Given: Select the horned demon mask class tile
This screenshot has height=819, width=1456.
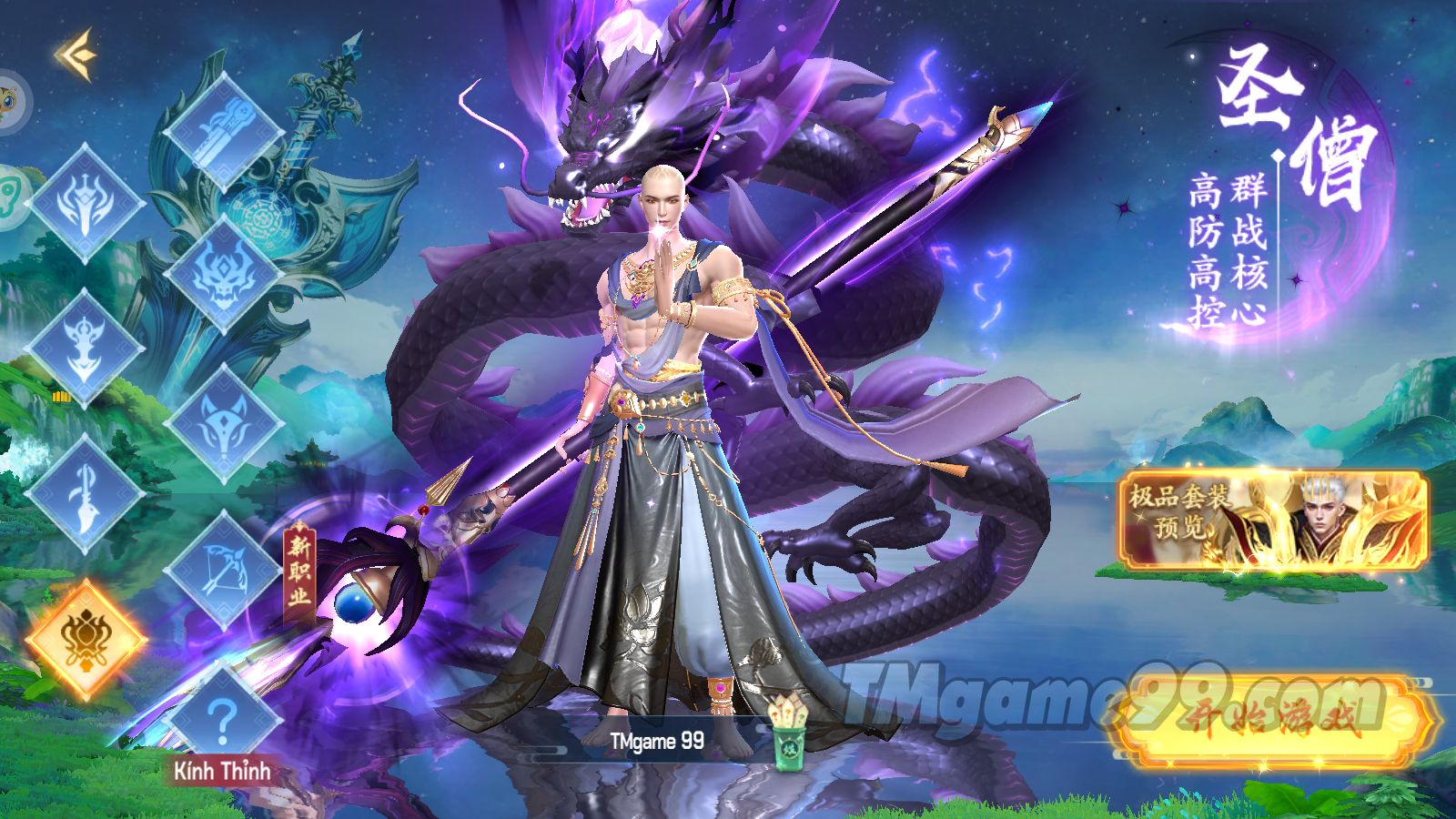Looking at the screenshot, I should [x=223, y=275].
